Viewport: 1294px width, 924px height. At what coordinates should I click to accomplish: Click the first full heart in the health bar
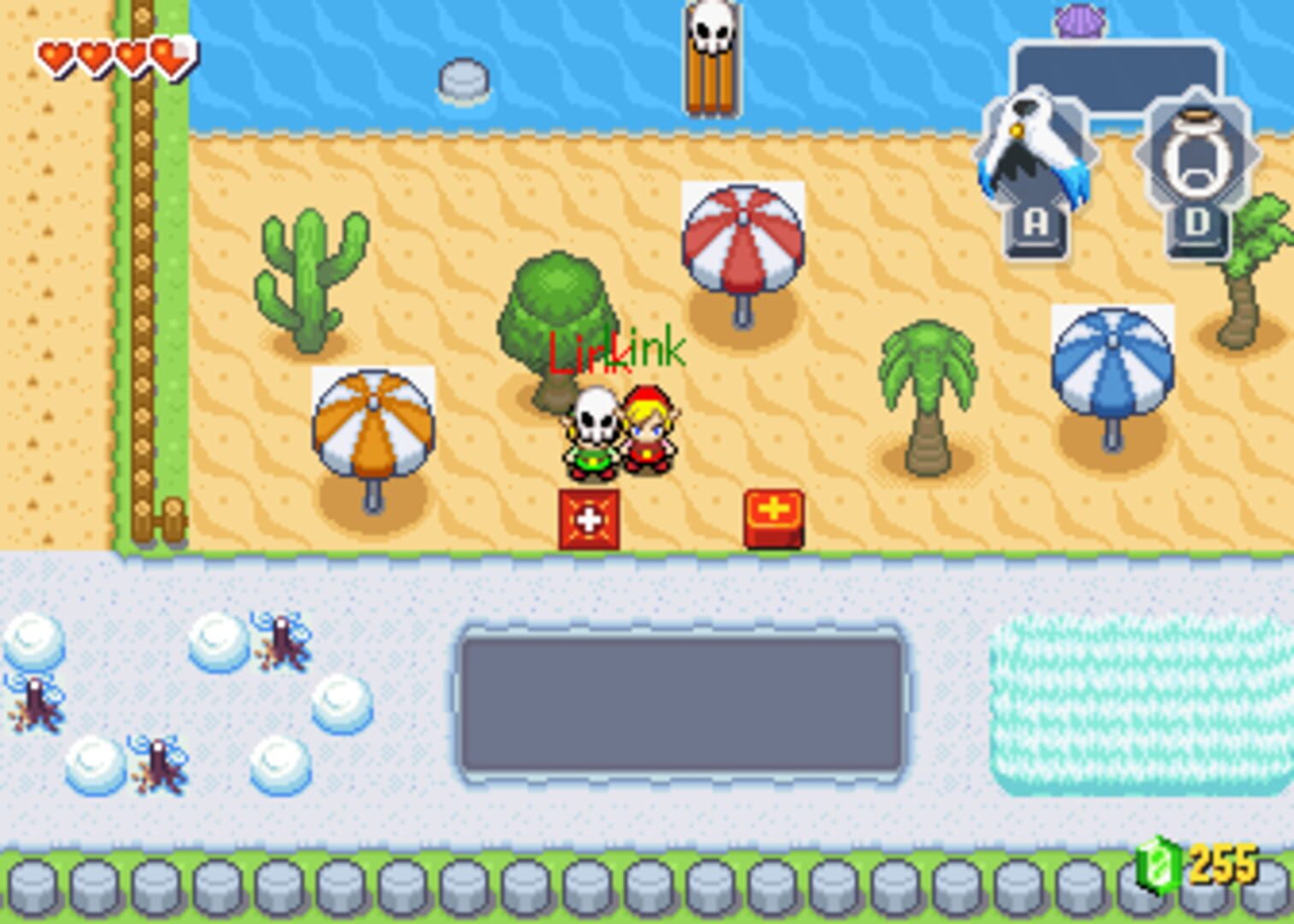(x=55, y=54)
